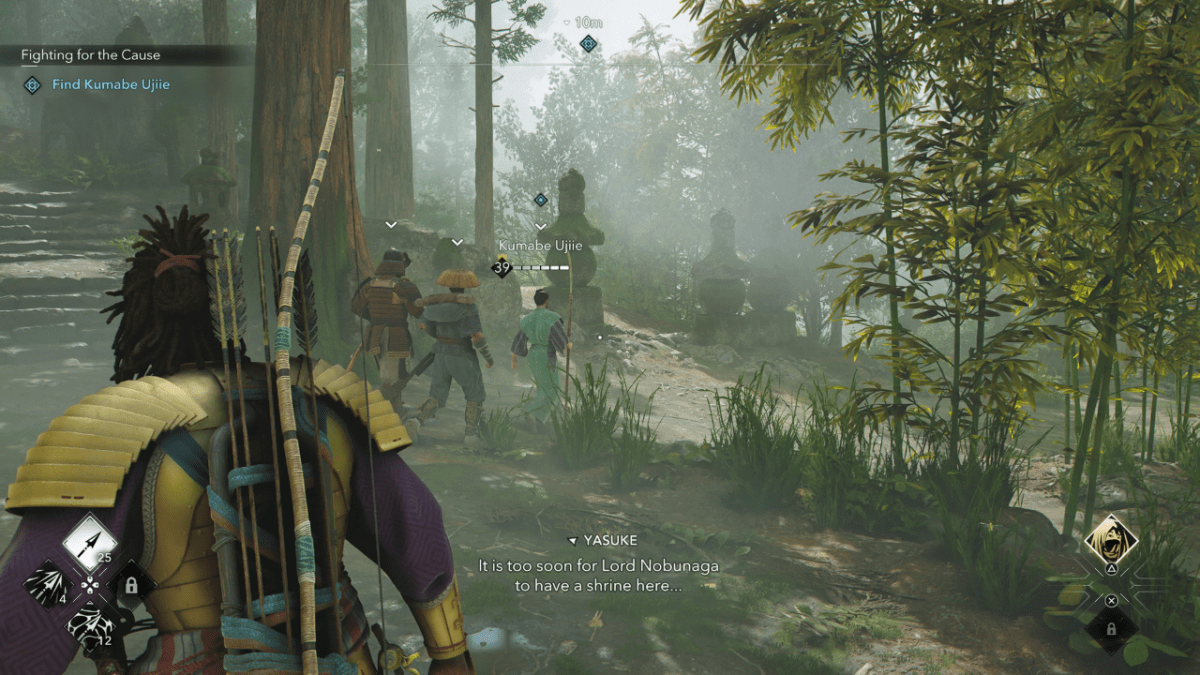
Task: Choose the spread arrow slot with 4
Action: click(45, 582)
